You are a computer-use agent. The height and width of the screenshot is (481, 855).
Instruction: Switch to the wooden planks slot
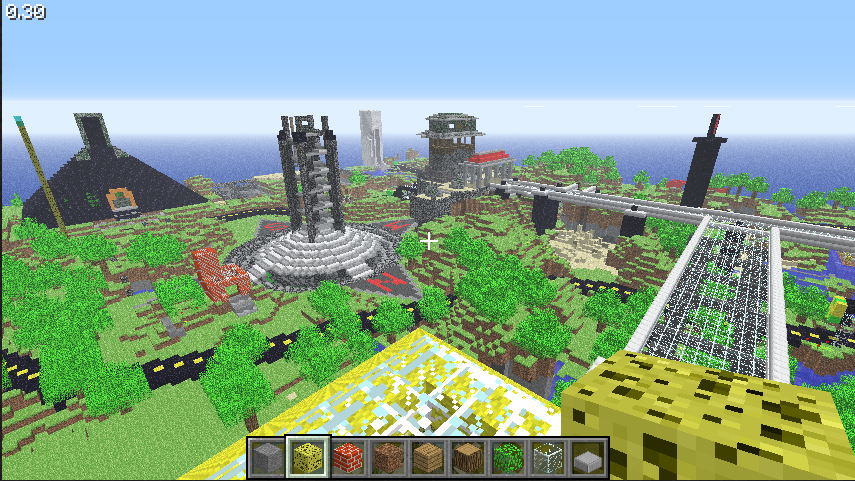pyautogui.click(x=428, y=458)
